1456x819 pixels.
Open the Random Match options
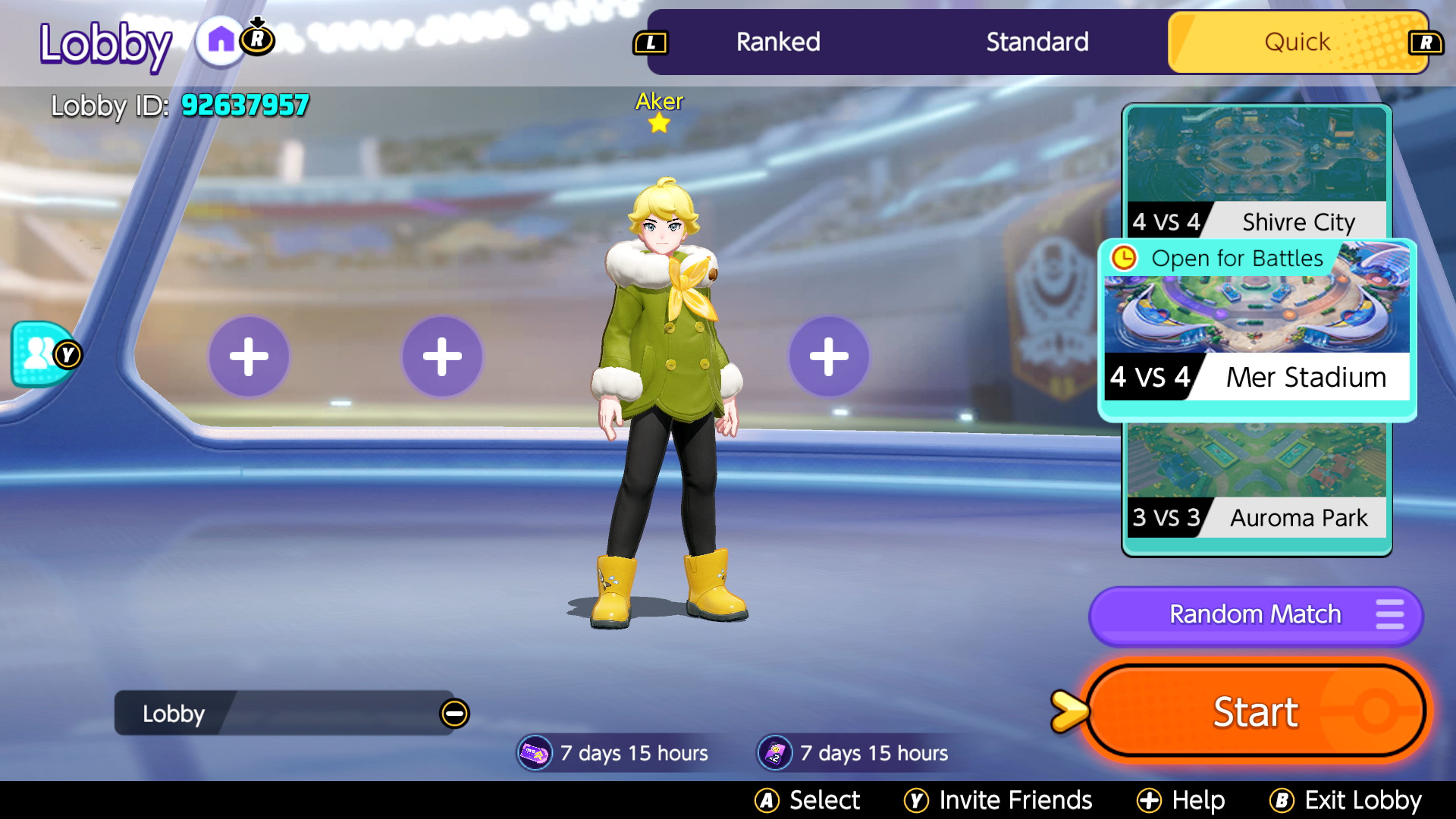tap(1256, 614)
